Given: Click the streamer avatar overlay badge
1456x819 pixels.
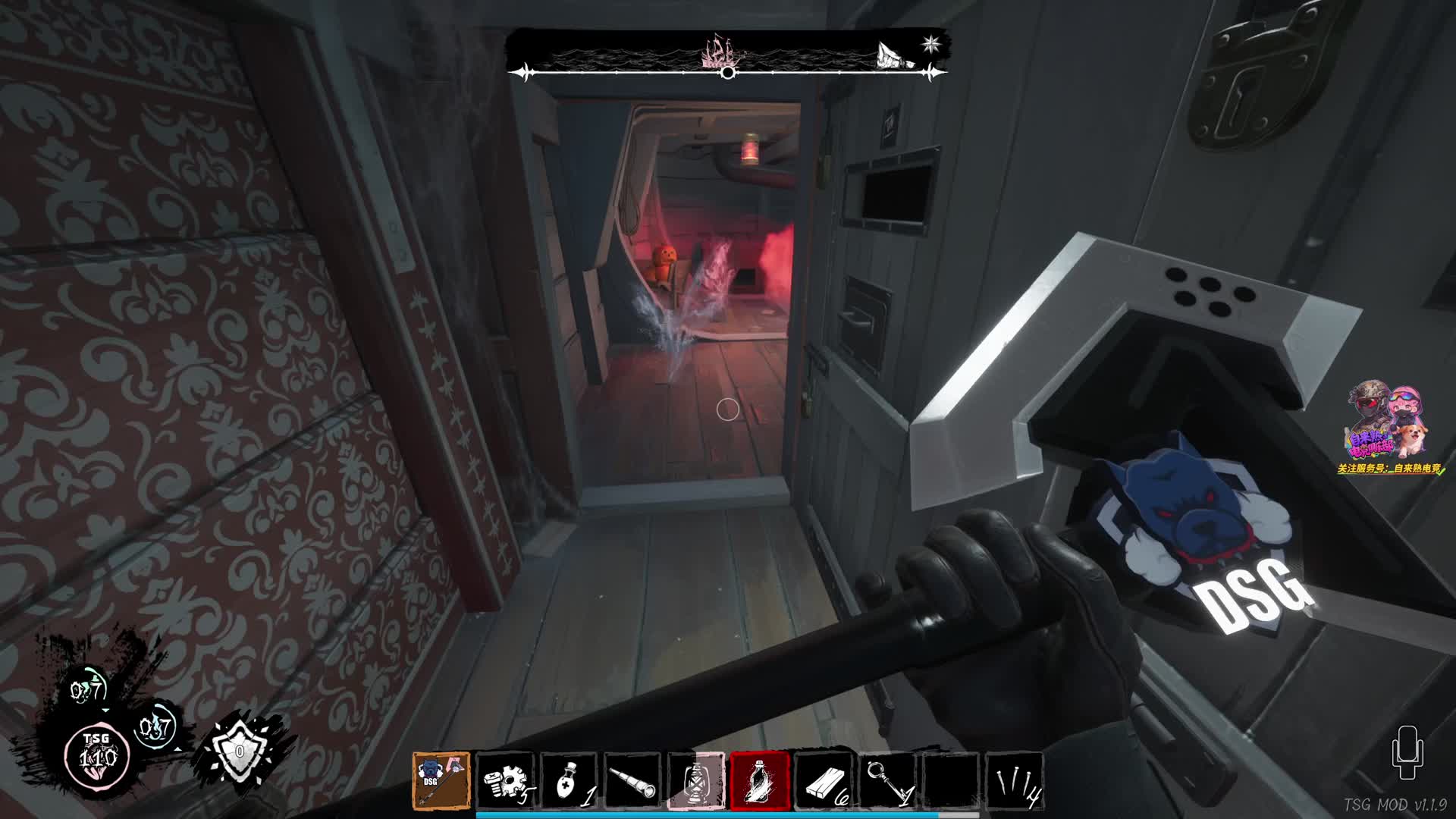Looking at the screenshot, I should (x=1388, y=421).
